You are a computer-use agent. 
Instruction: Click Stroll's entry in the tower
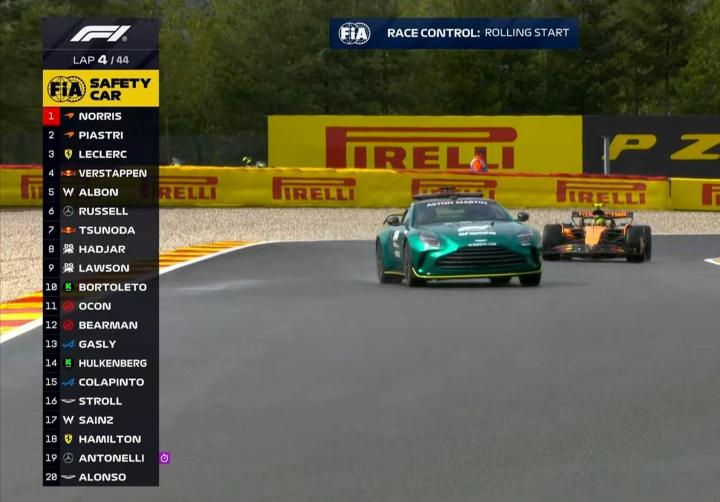[x=100, y=401]
